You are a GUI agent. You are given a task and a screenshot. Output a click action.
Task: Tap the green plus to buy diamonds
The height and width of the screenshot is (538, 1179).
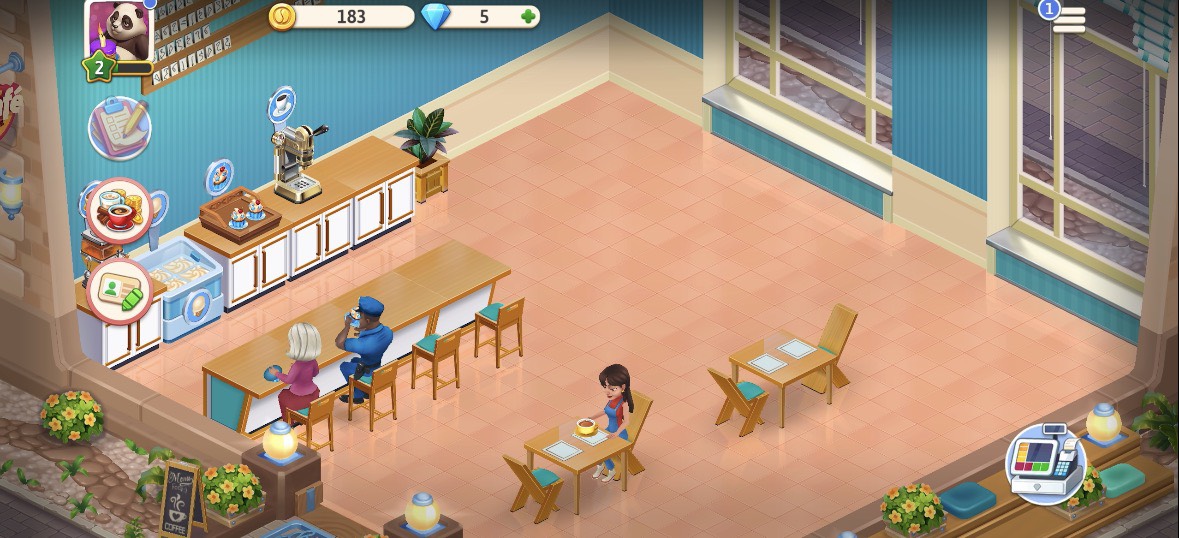527,17
